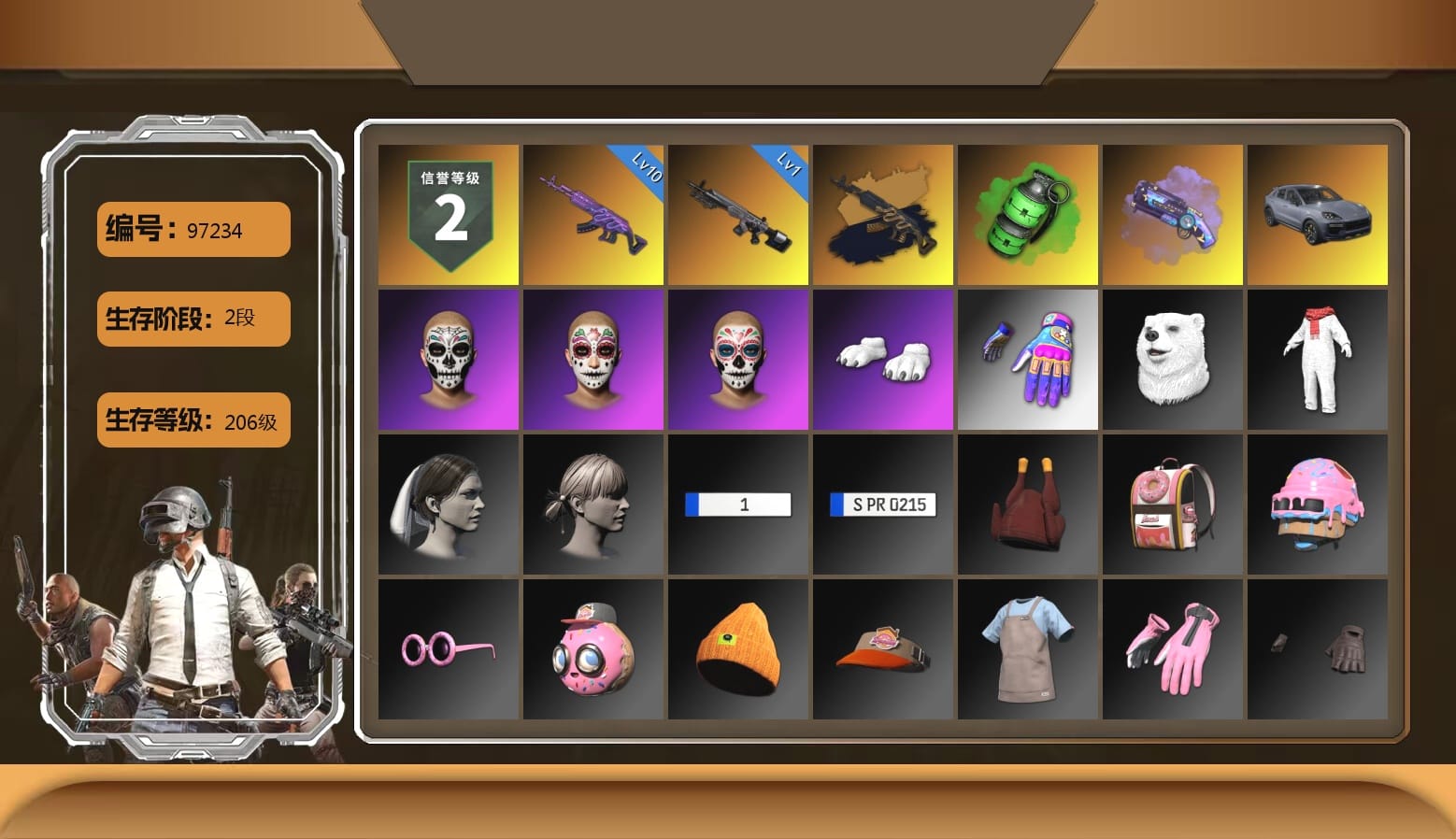
Task: Open the purple AKM weapon skin
Action: click(592, 213)
